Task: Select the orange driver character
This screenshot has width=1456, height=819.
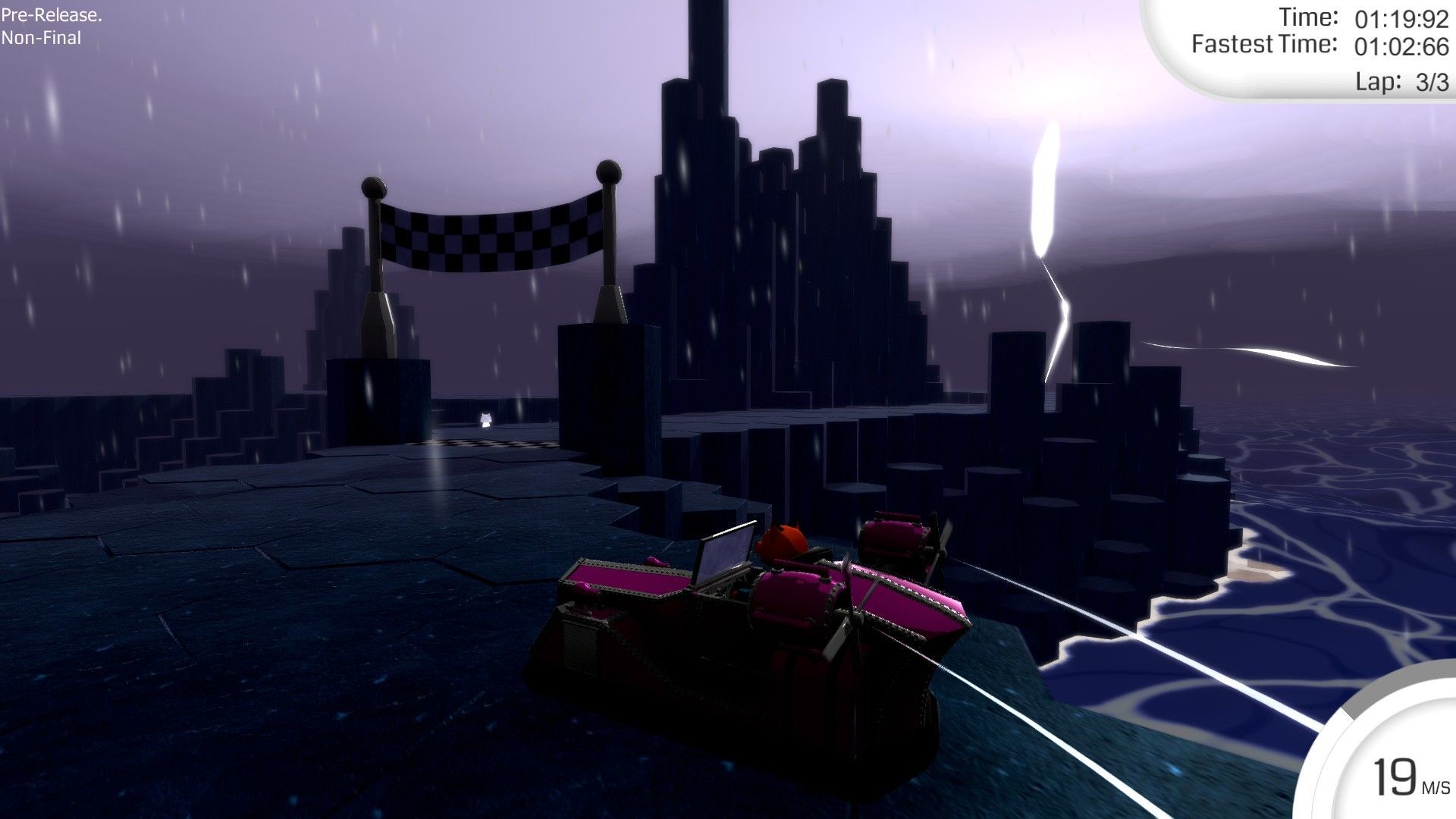Action: pyautogui.click(x=783, y=540)
